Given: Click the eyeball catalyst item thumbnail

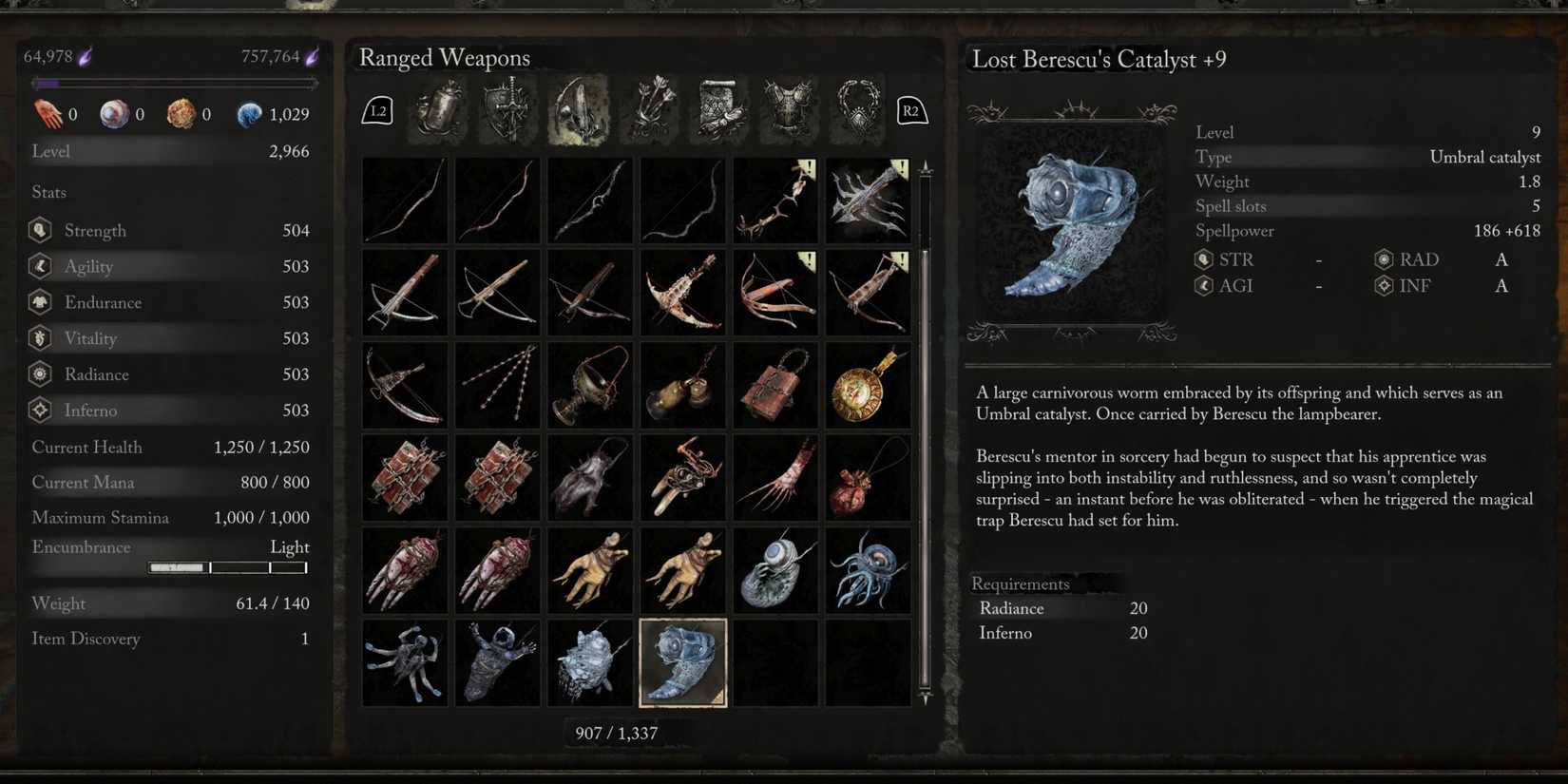Looking at the screenshot, I should click(775, 568).
